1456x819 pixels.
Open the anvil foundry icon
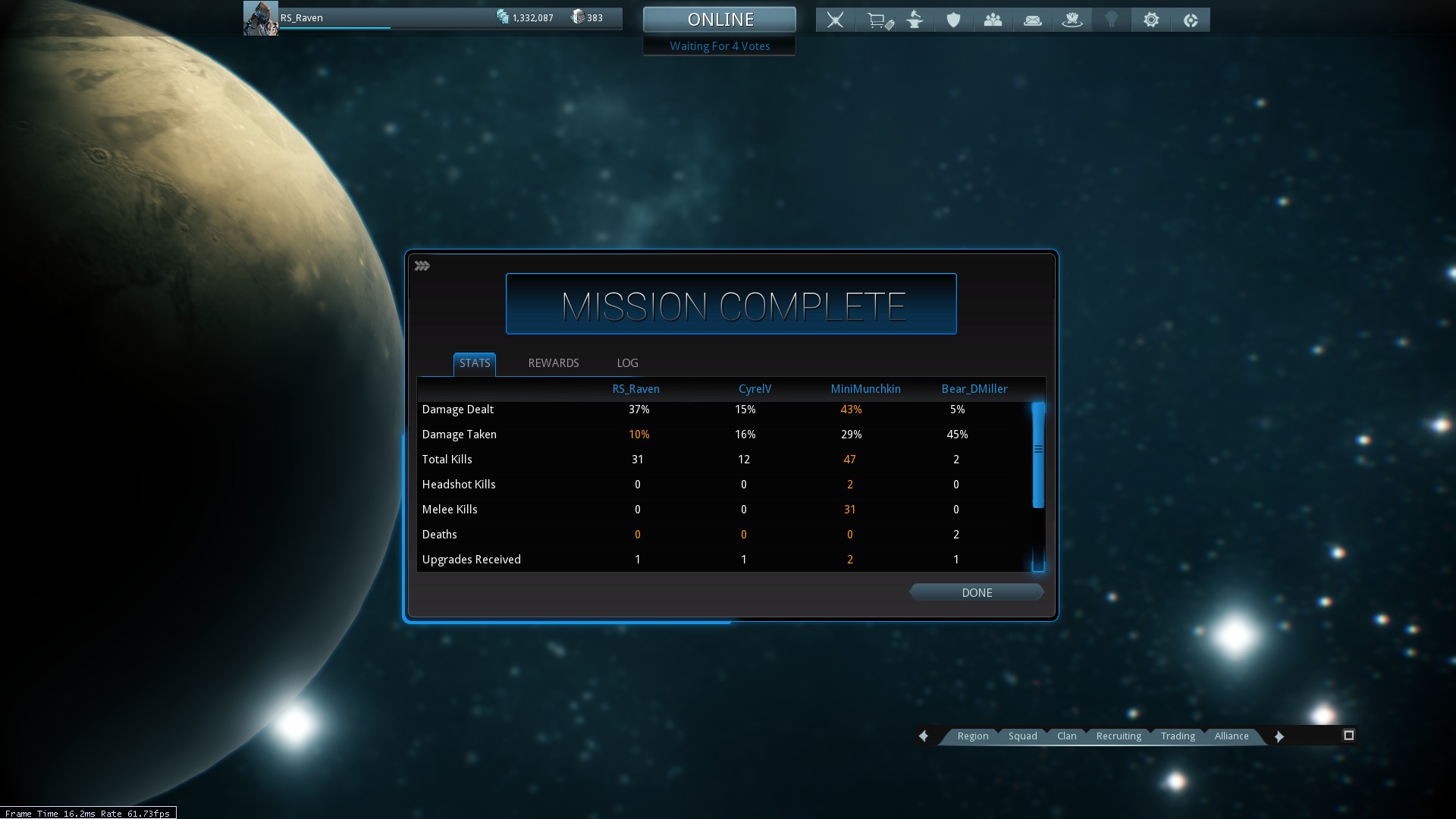coord(915,20)
